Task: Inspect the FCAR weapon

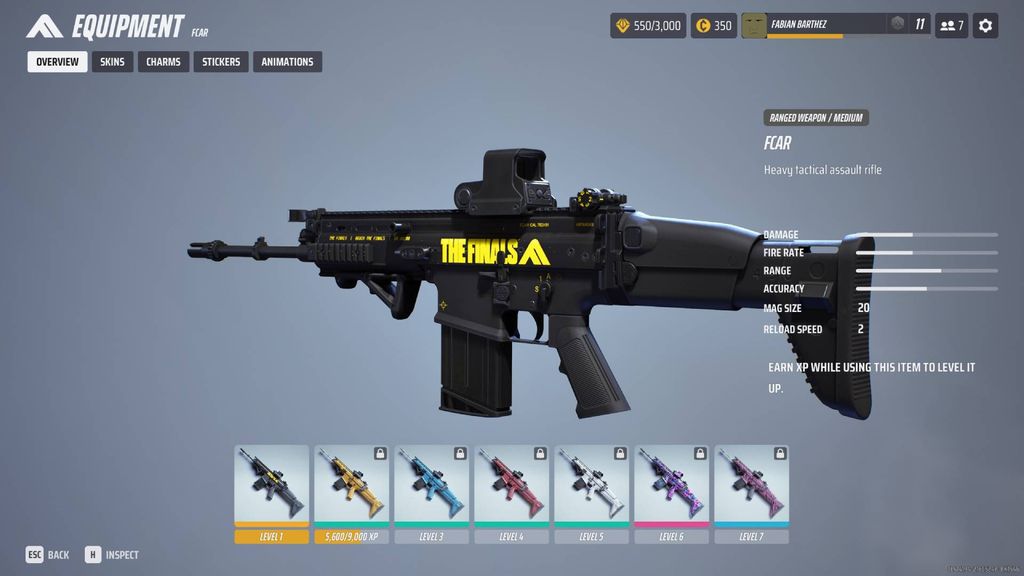Action: tap(112, 555)
